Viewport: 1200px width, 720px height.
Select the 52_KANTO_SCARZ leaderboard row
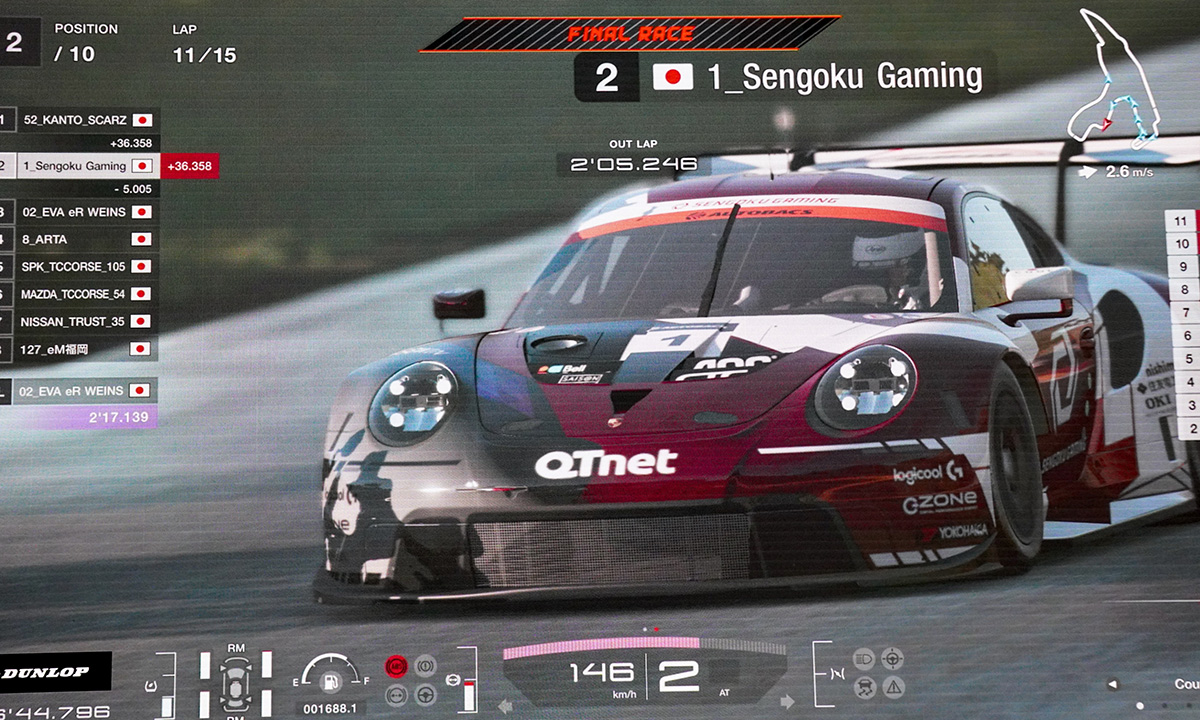pyautogui.click(x=78, y=120)
